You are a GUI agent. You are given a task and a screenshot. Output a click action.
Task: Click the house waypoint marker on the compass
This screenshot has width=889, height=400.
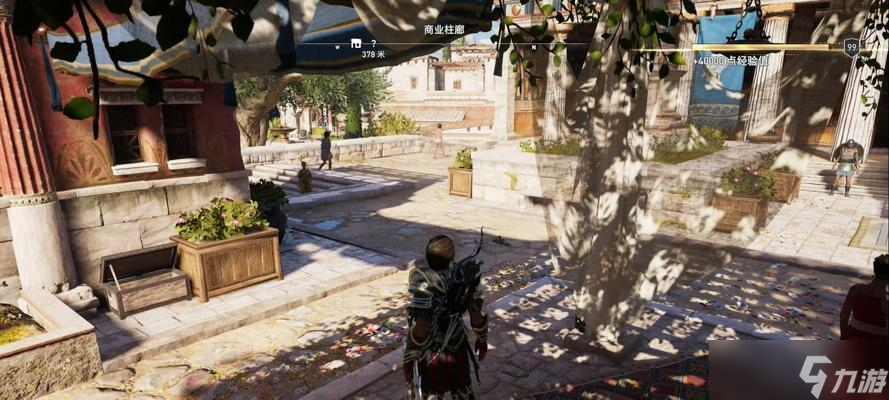point(356,43)
